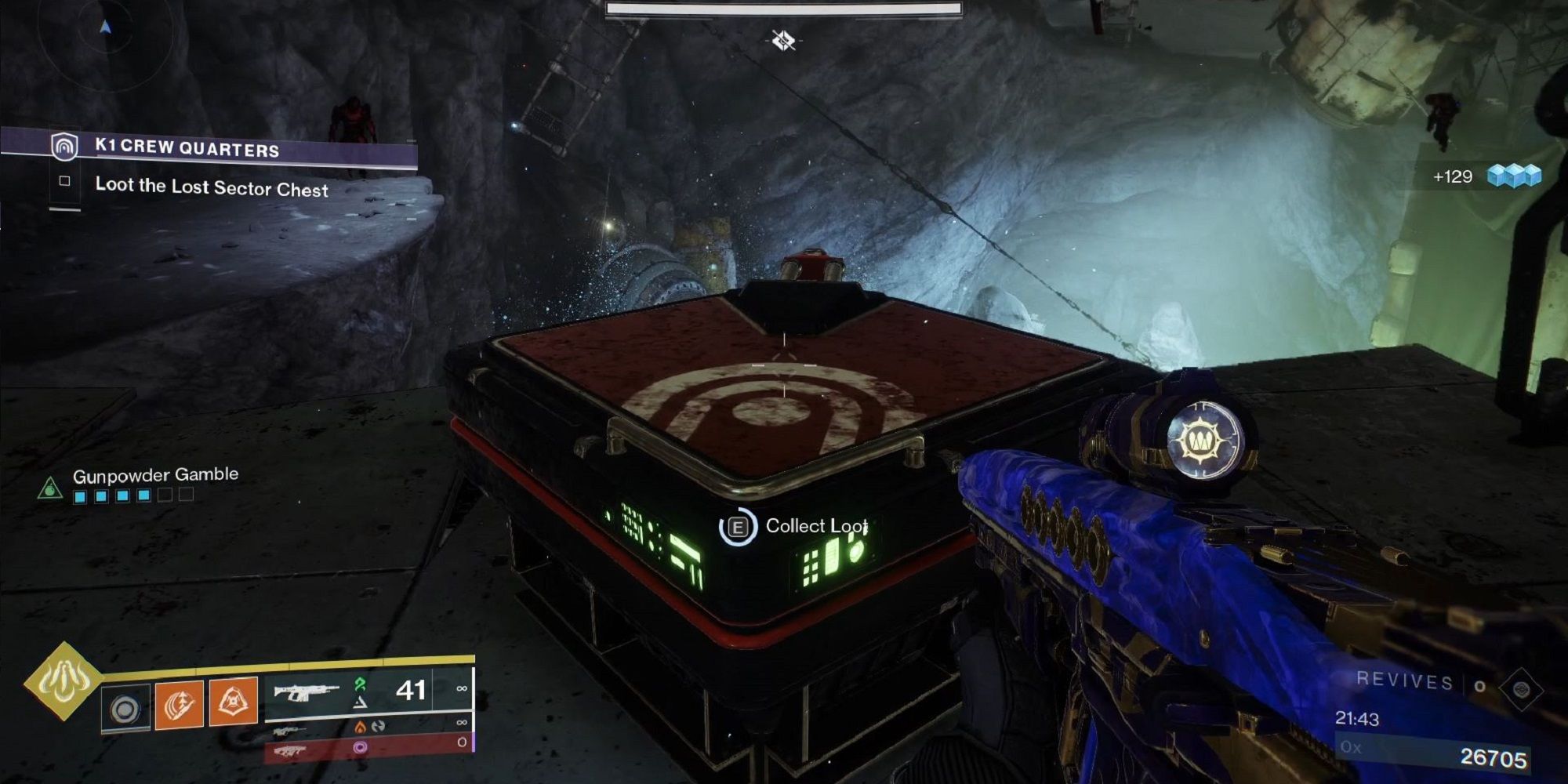Toggle the first filled blue progress square

click(78, 496)
